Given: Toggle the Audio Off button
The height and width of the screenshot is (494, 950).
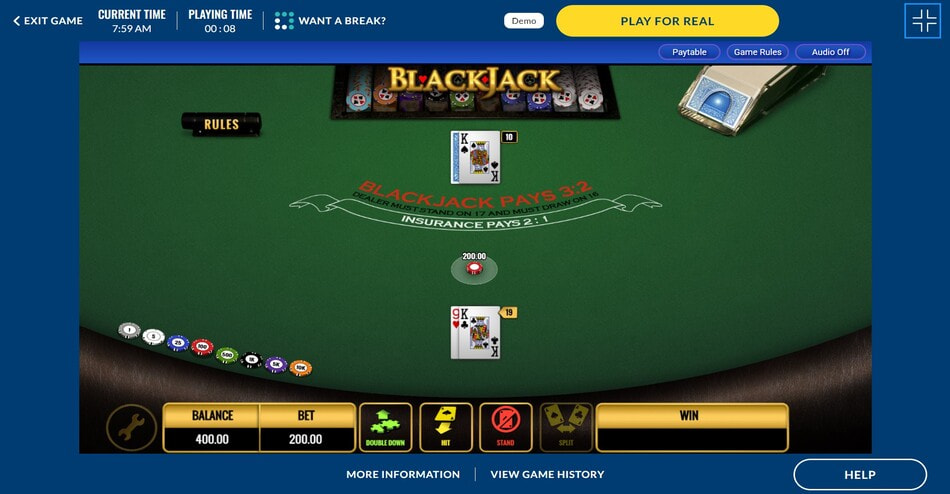Looking at the screenshot, I should coord(830,52).
